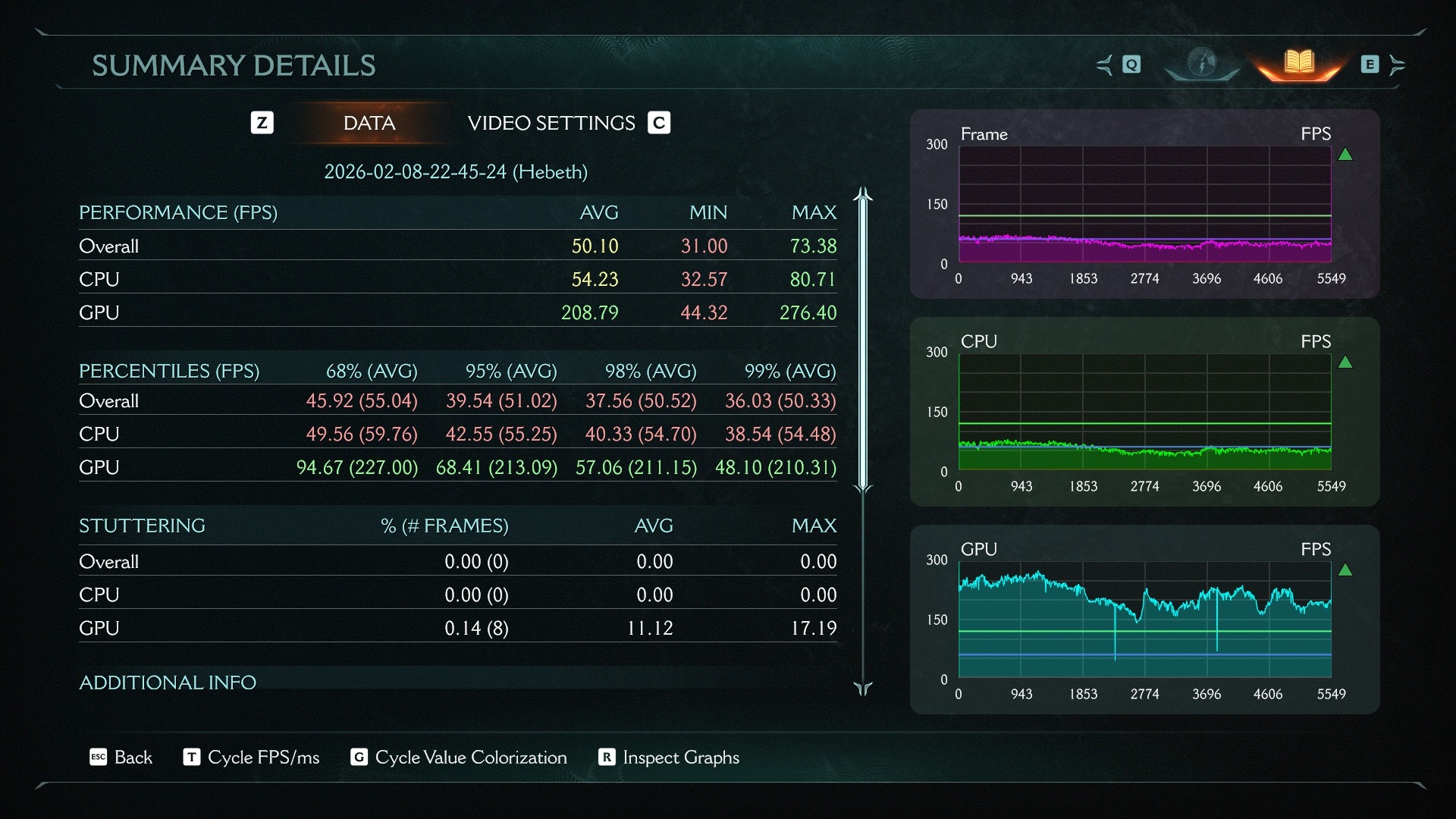Toggle the CPU graph green triangle marker
1456x819 pixels.
coord(1345,362)
